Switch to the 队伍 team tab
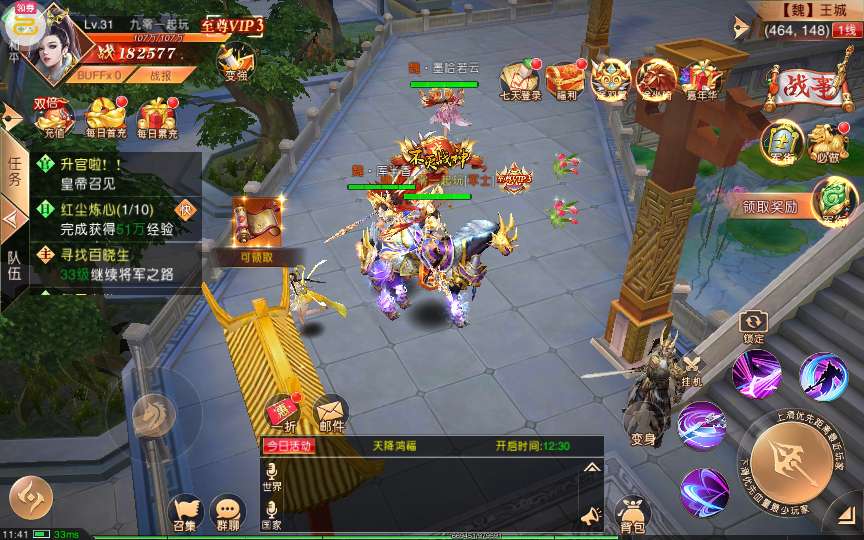 click(14, 264)
